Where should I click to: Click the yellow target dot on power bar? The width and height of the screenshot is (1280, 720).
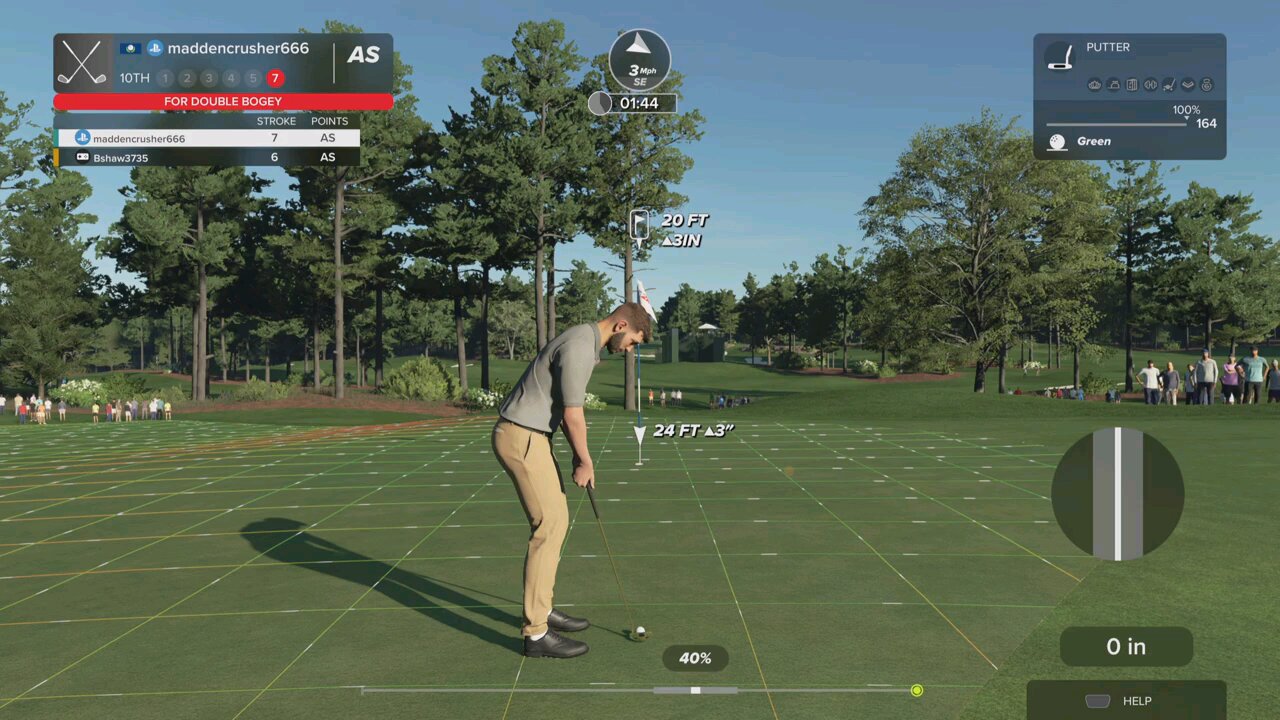pyautogui.click(x=917, y=690)
